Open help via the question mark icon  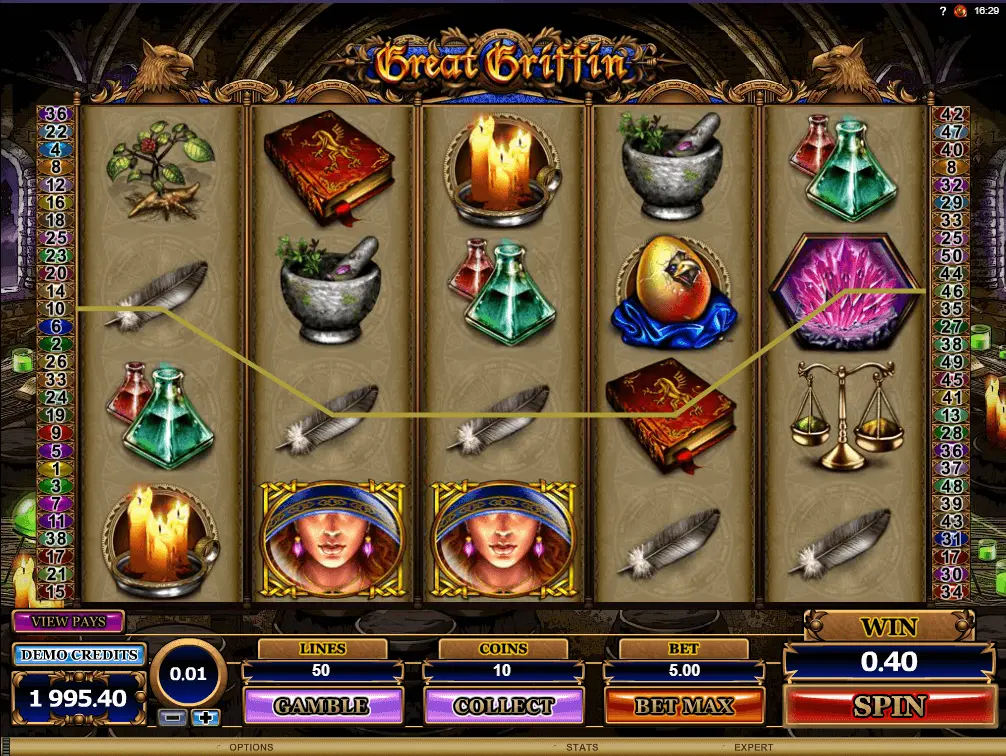pos(943,10)
